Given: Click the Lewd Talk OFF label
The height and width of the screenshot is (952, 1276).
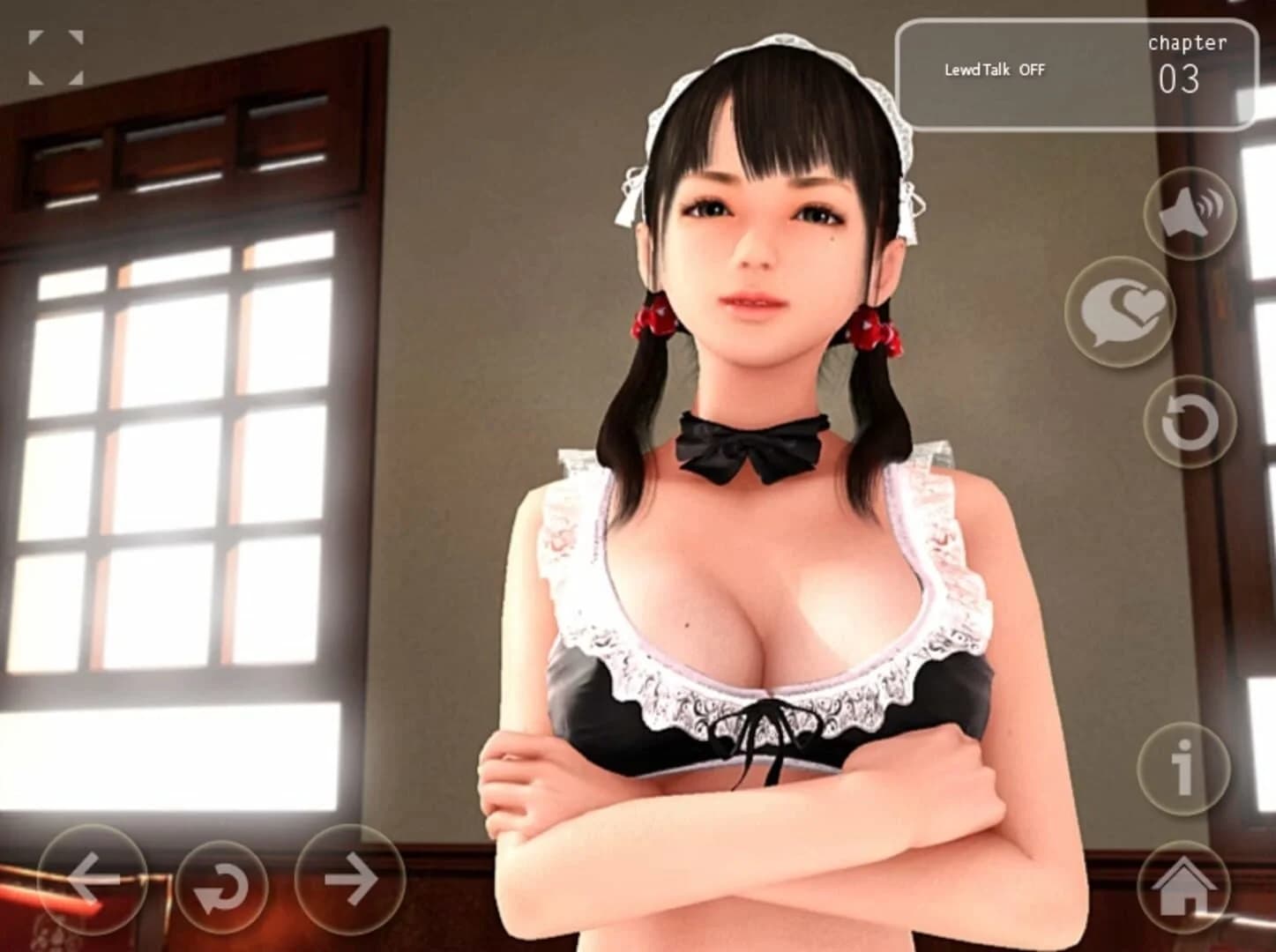Looking at the screenshot, I should pos(995,71).
